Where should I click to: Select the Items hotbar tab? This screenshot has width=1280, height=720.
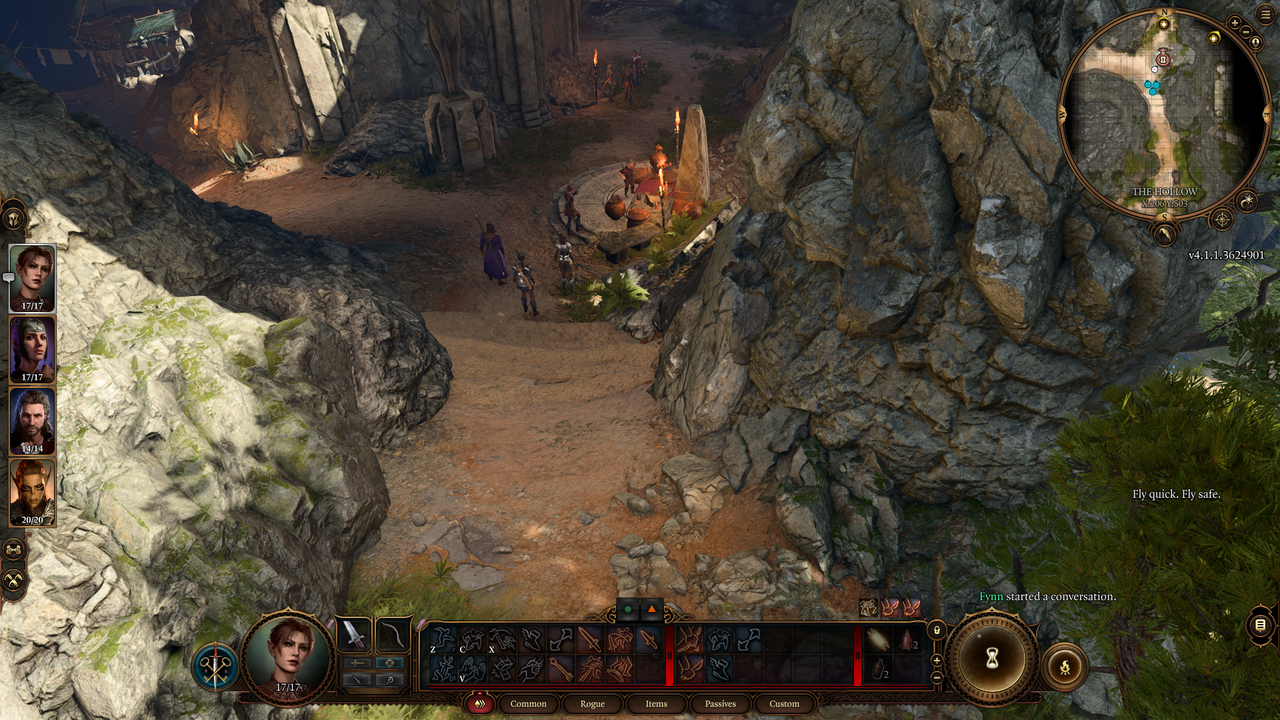pos(656,704)
